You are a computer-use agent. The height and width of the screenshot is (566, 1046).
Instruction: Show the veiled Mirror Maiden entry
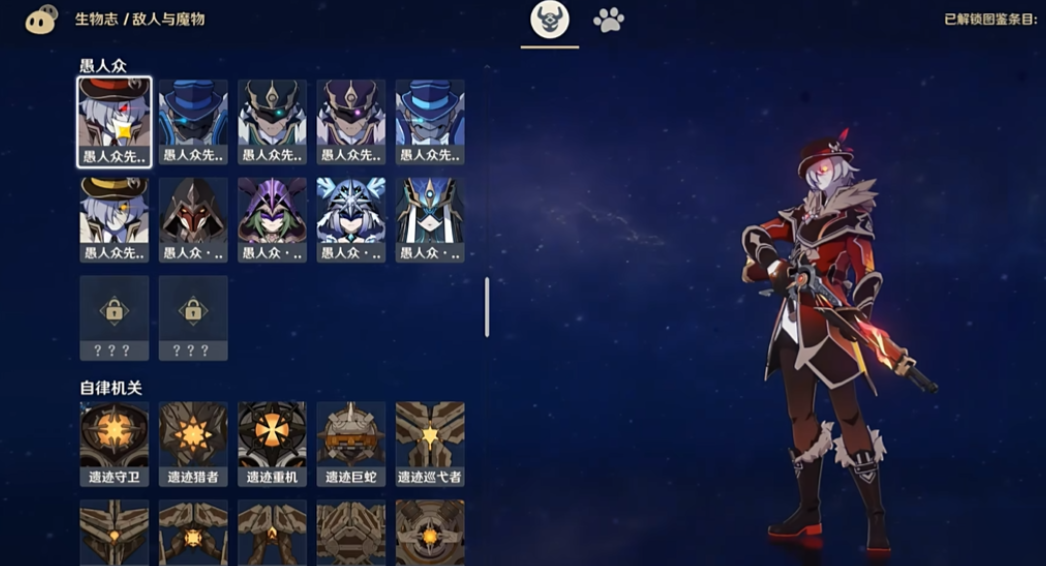(x=430, y=220)
